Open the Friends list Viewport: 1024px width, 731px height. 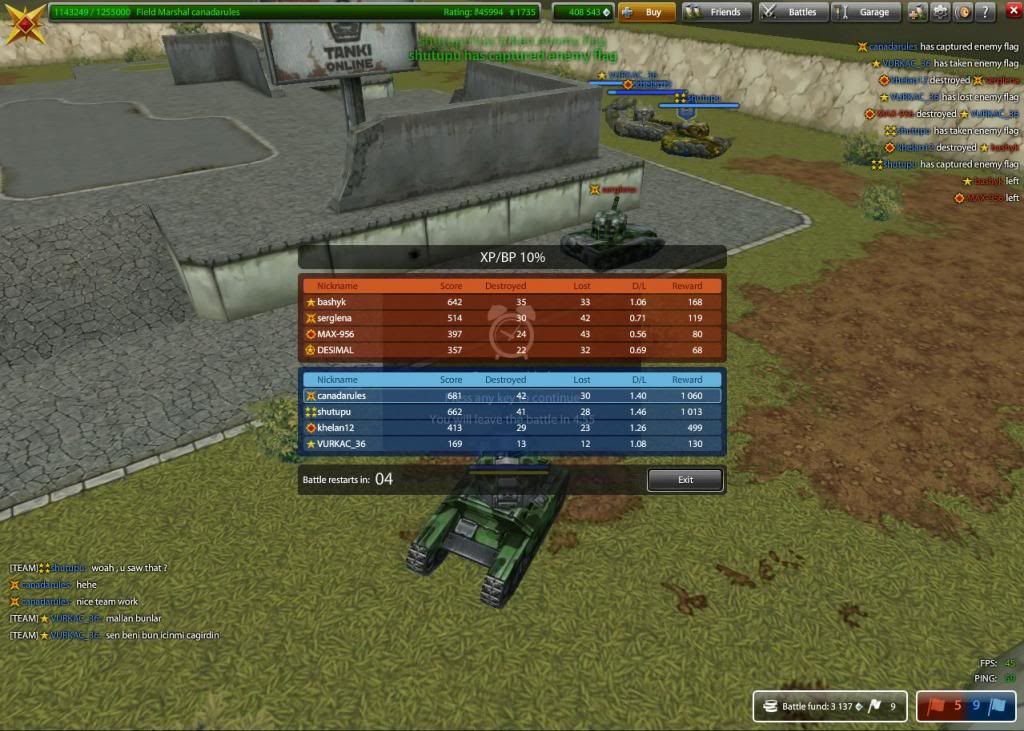[716, 13]
